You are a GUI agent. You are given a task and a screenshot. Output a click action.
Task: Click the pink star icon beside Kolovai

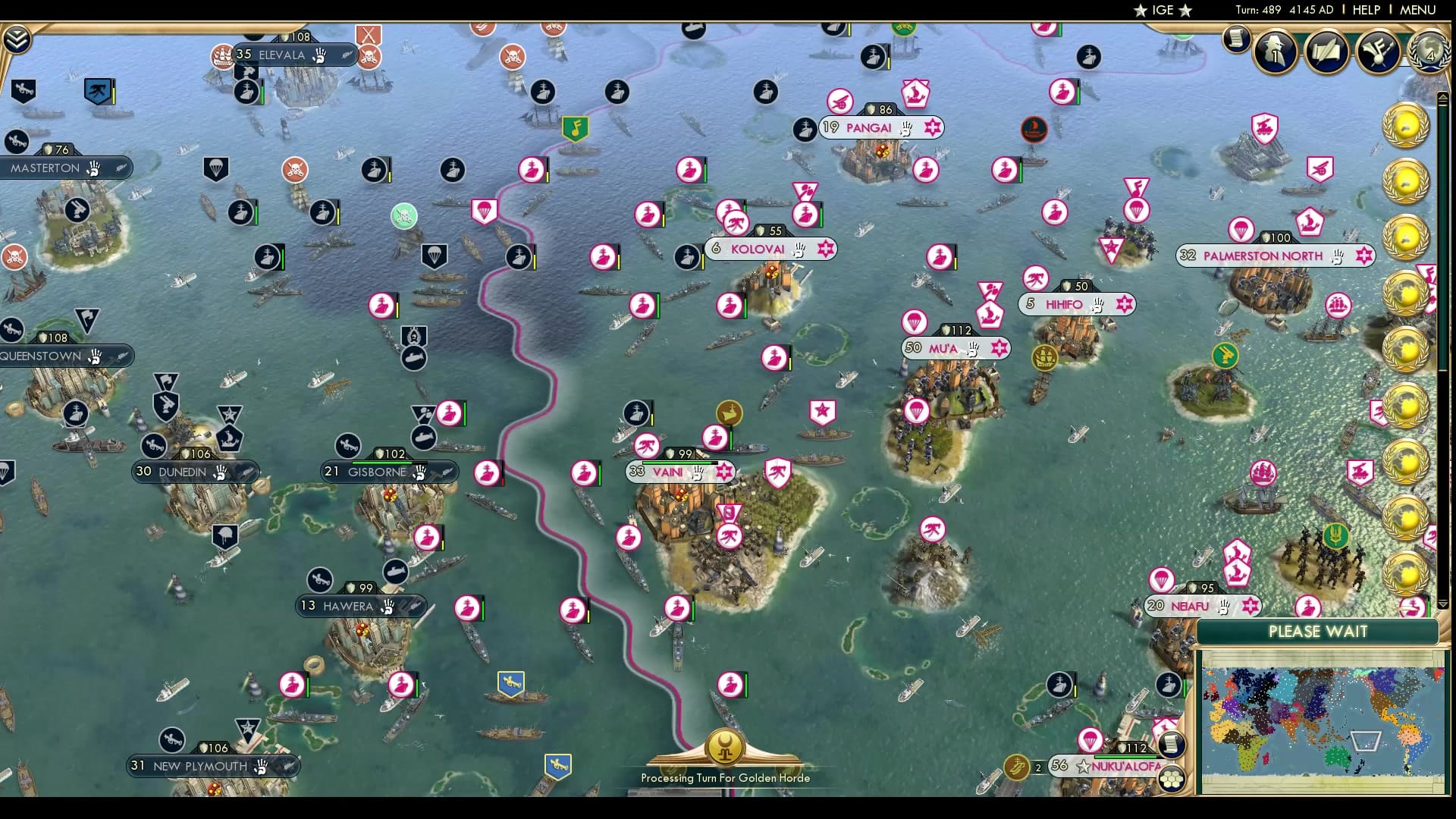(827, 249)
